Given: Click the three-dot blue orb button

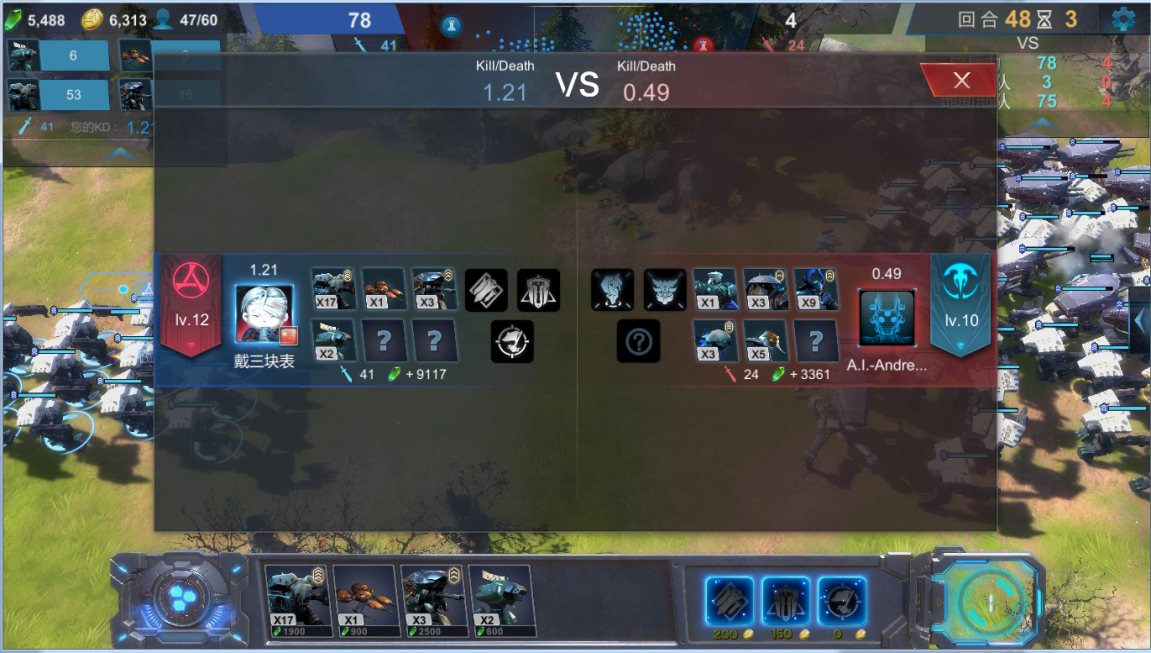Looking at the screenshot, I should point(178,599).
